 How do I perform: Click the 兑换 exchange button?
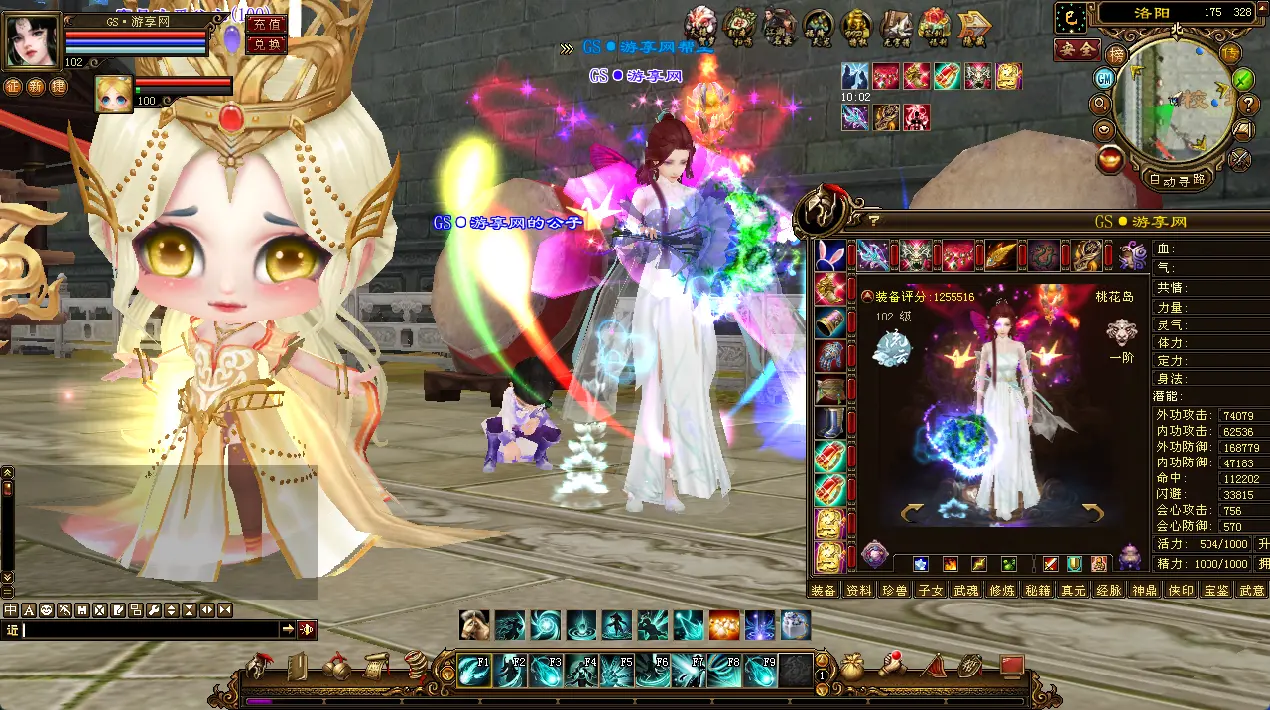click(265, 44)
